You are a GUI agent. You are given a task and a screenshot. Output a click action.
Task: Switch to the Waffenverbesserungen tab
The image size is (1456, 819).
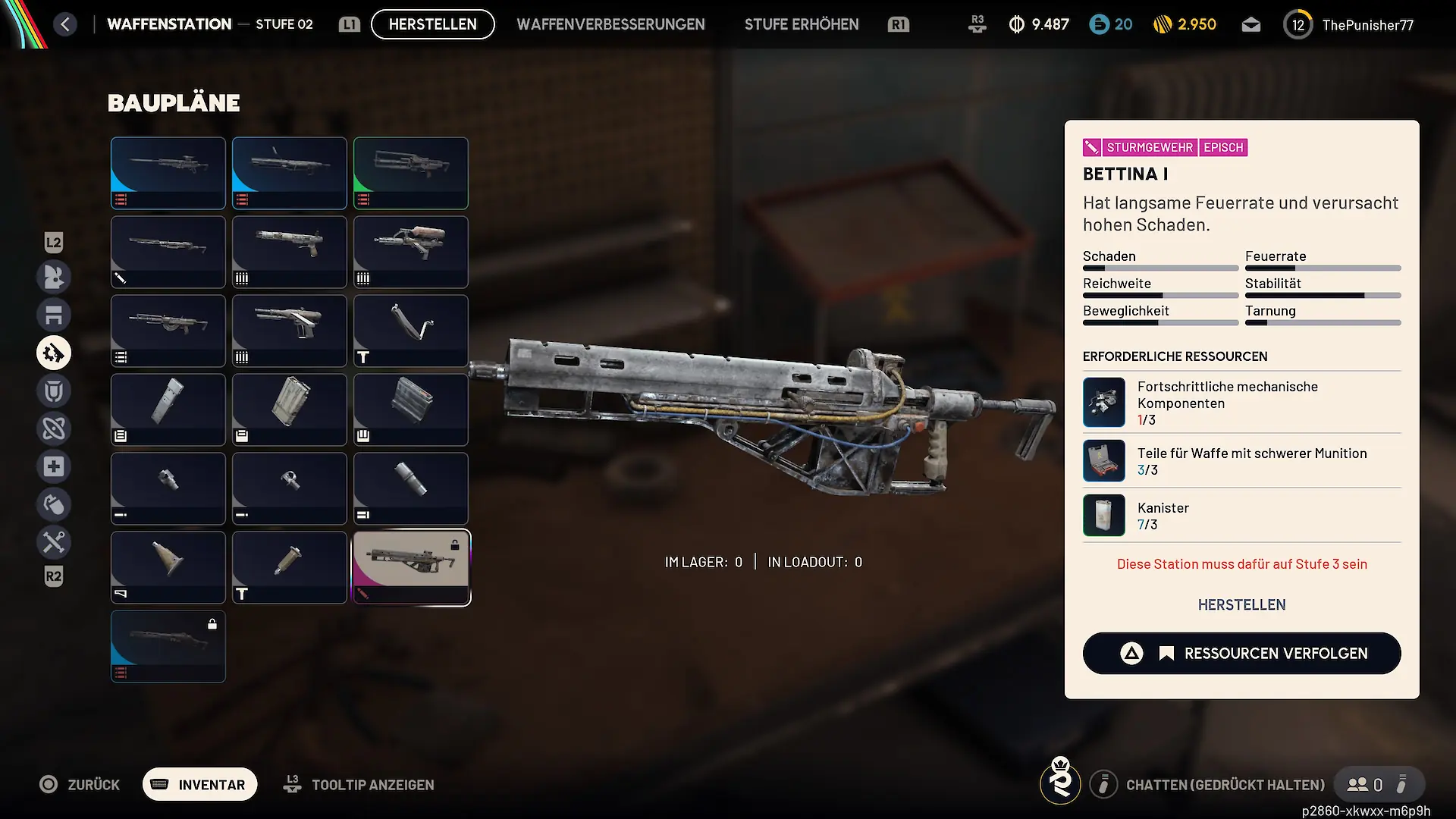click(x=610, y=24)
